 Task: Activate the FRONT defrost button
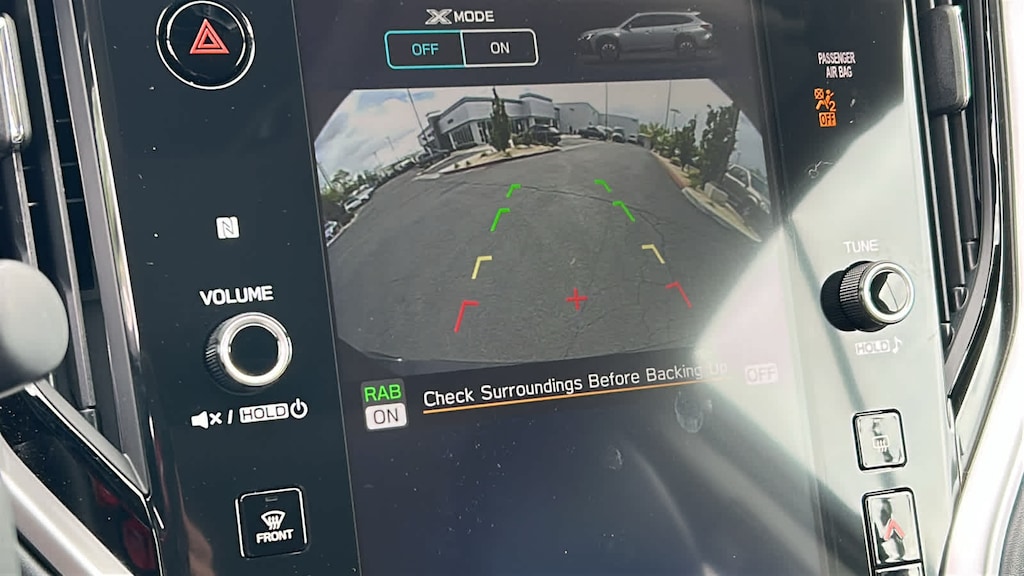point(272,522)
